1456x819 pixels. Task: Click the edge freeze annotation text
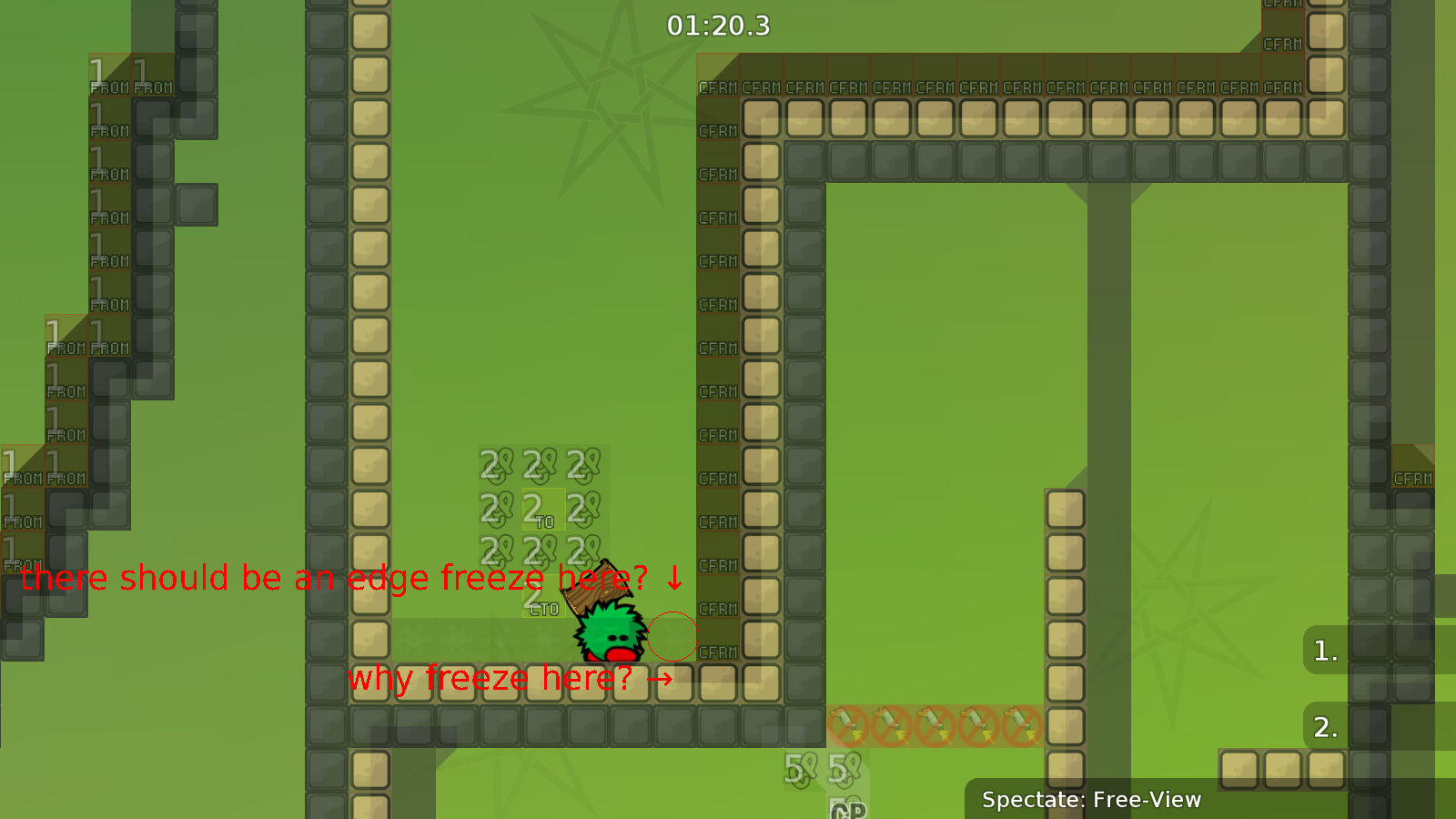tap(332, 577)
